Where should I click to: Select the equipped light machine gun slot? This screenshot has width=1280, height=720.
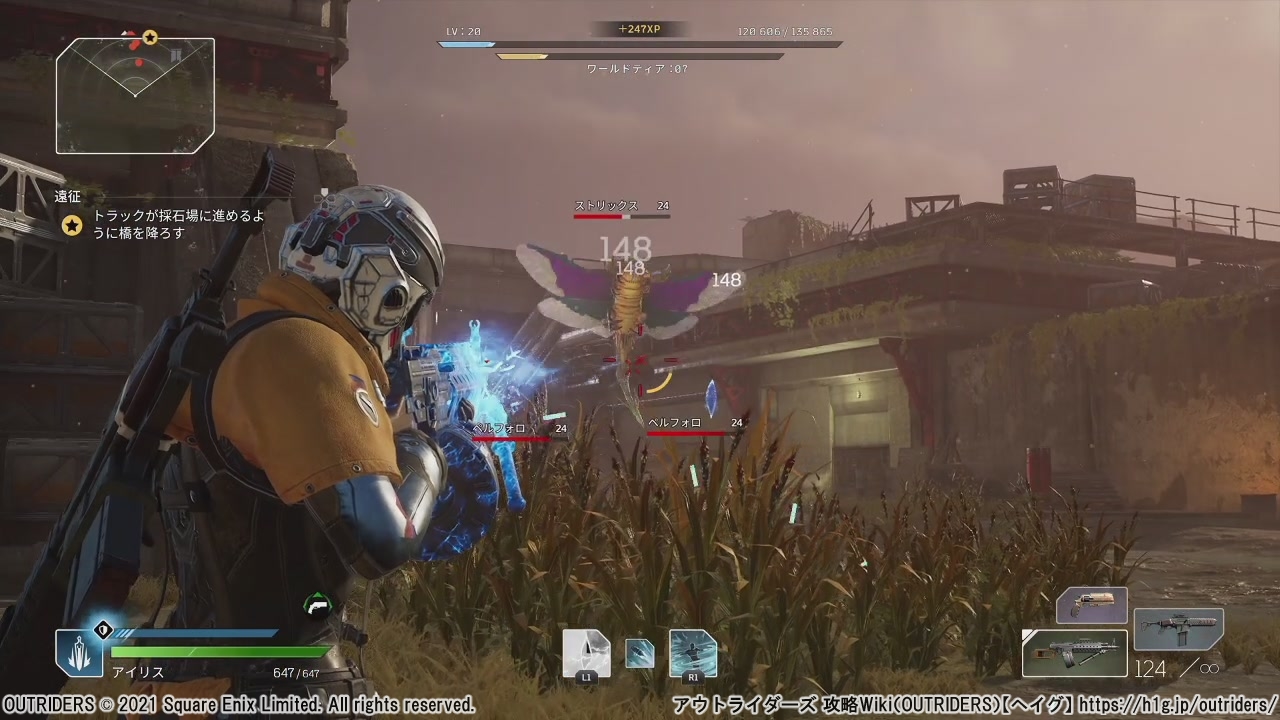[1074, 653]
